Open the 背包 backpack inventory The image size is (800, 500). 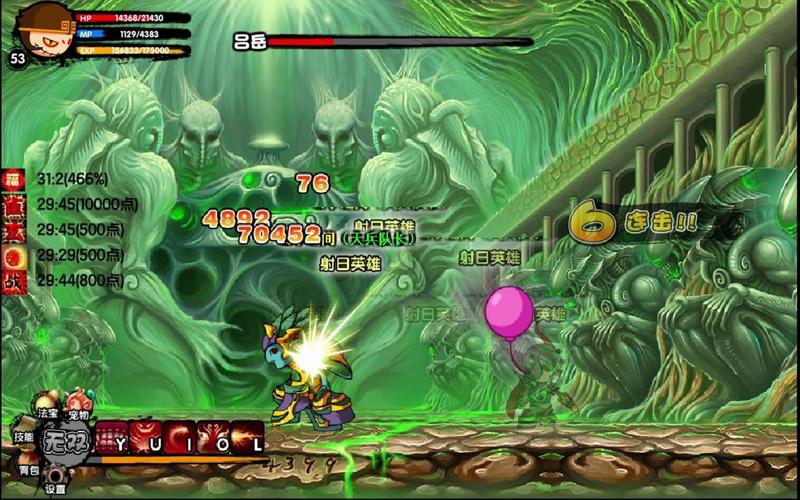tap(28, 467)
